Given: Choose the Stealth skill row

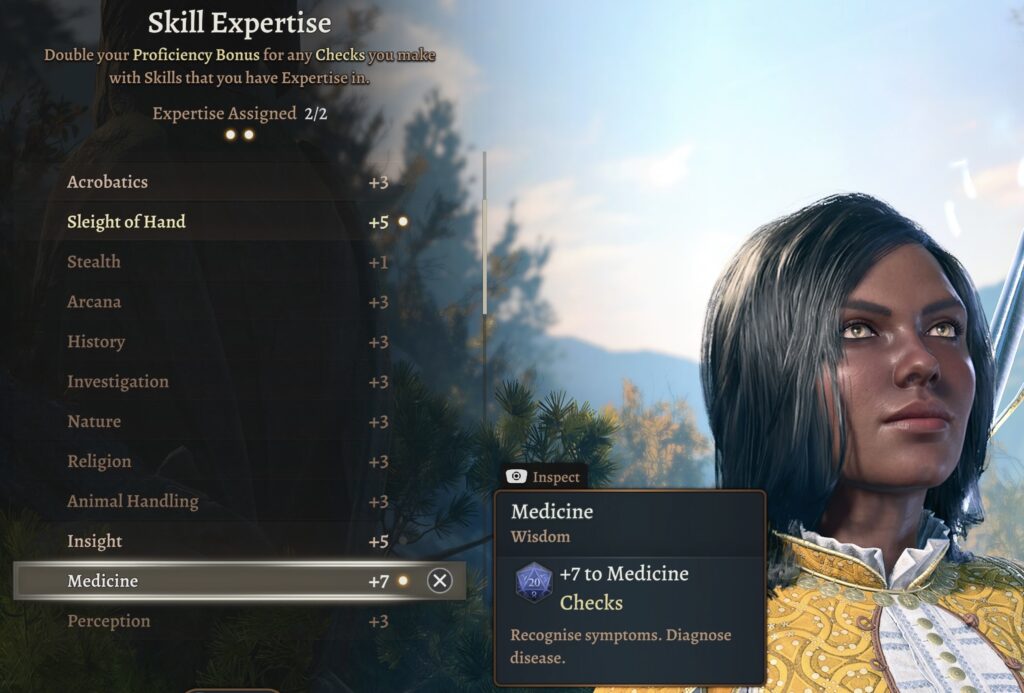Looking at the screenshot, I should coord(227,262).
